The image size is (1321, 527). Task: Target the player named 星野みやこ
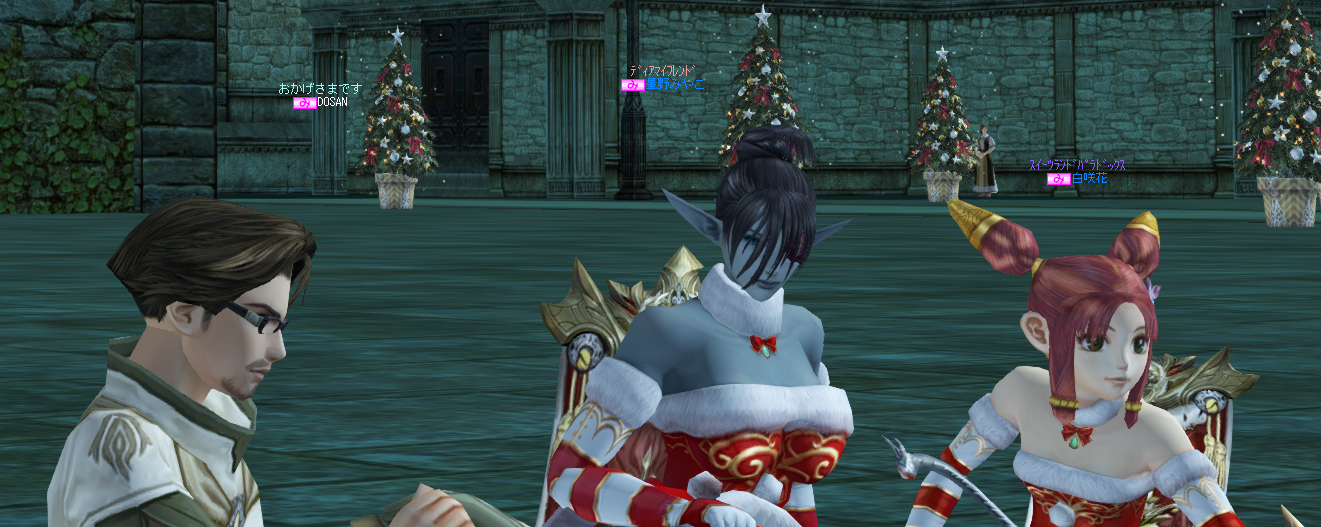[674, 85]
